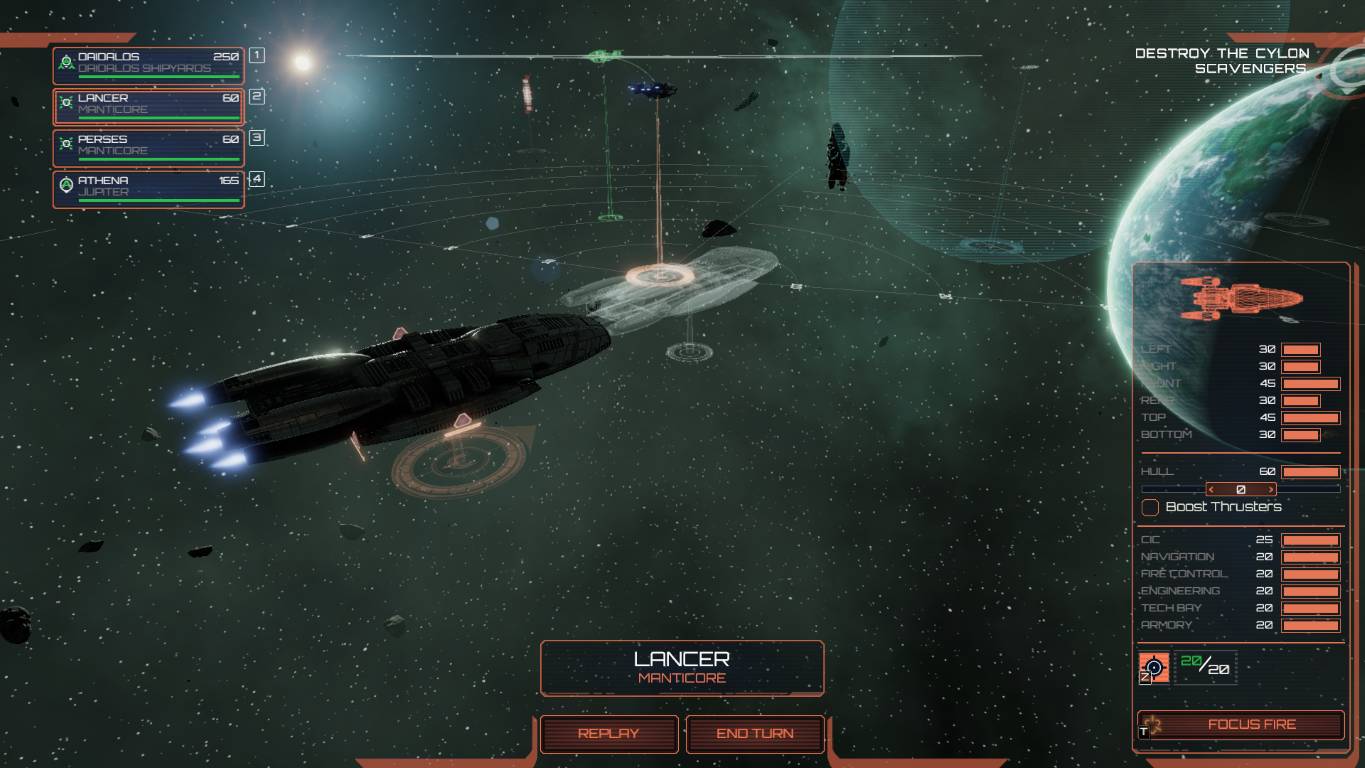Screen dimensions: 1365x768
Task: Activate the Focus Fire command
Action: tap(1241, 724)
